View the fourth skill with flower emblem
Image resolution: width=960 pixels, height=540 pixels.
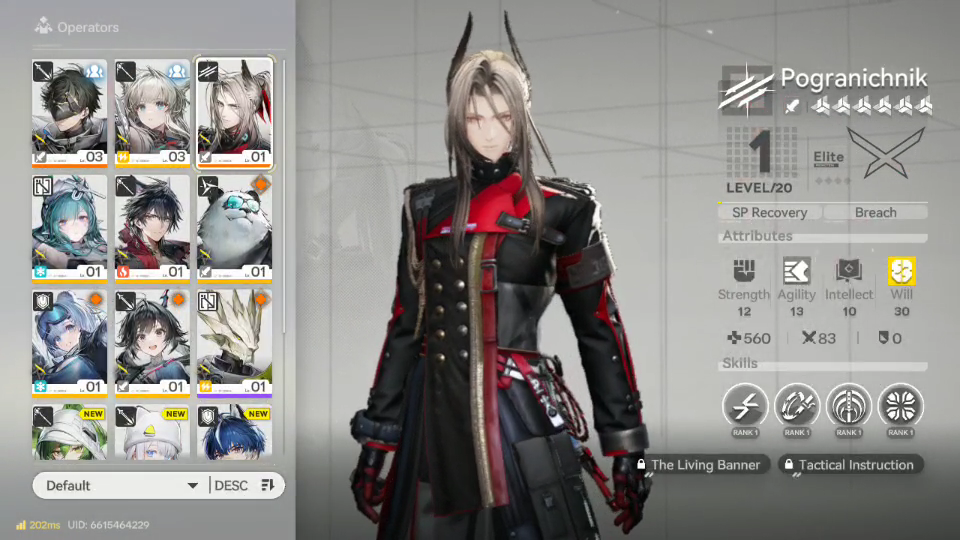(x=901, y=406)
